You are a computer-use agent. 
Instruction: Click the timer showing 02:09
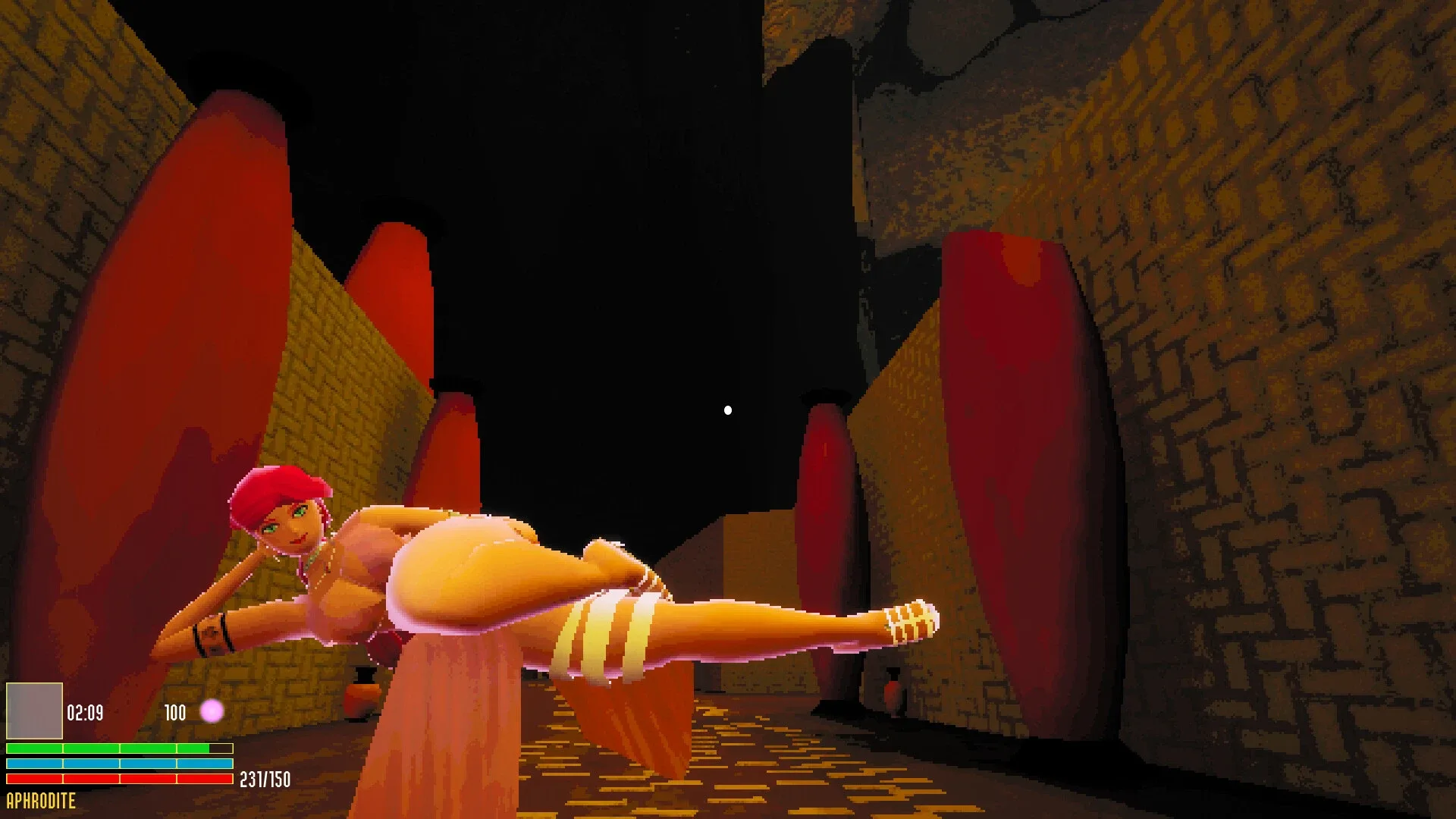pos(86,713)
